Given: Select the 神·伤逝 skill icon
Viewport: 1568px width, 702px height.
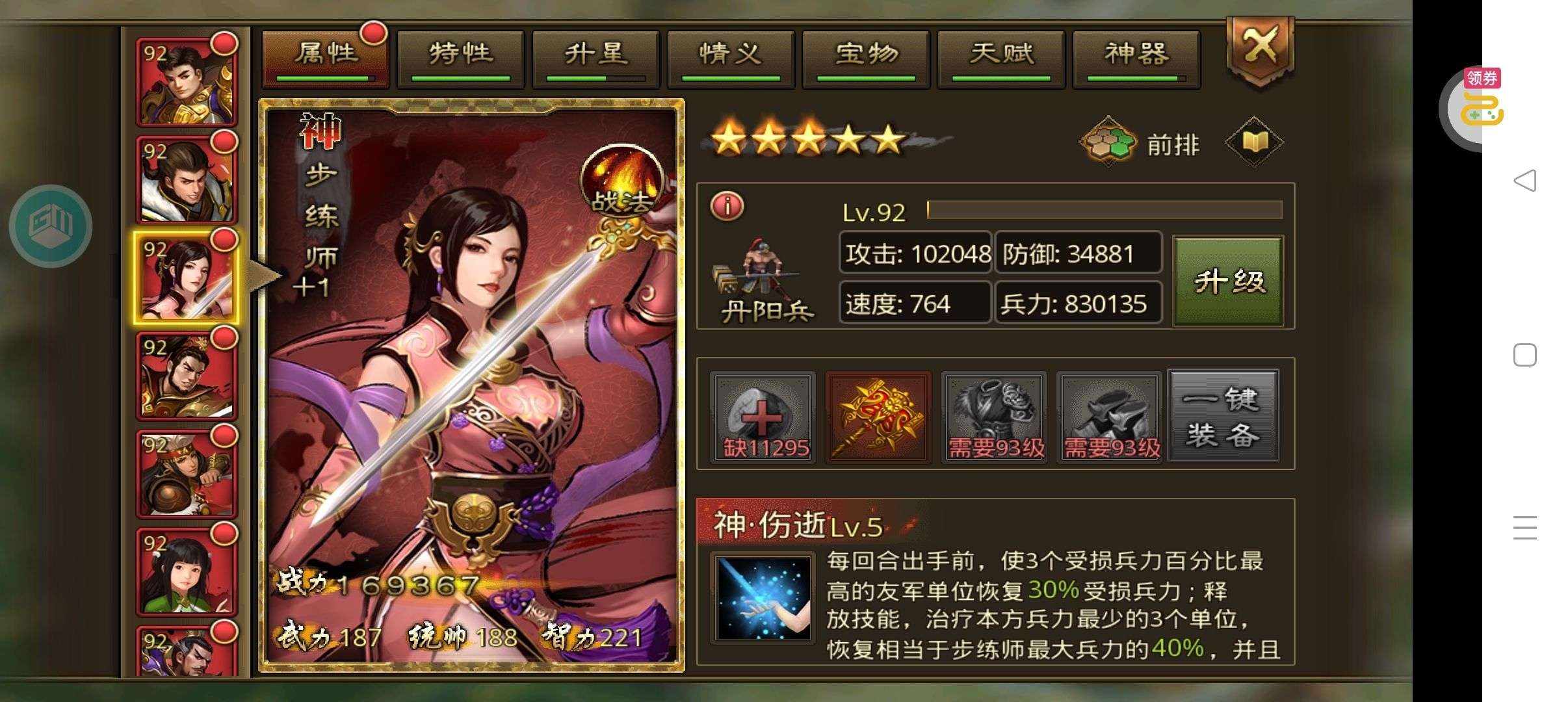Looking at the screenshot, I should [x=763, y=598].
